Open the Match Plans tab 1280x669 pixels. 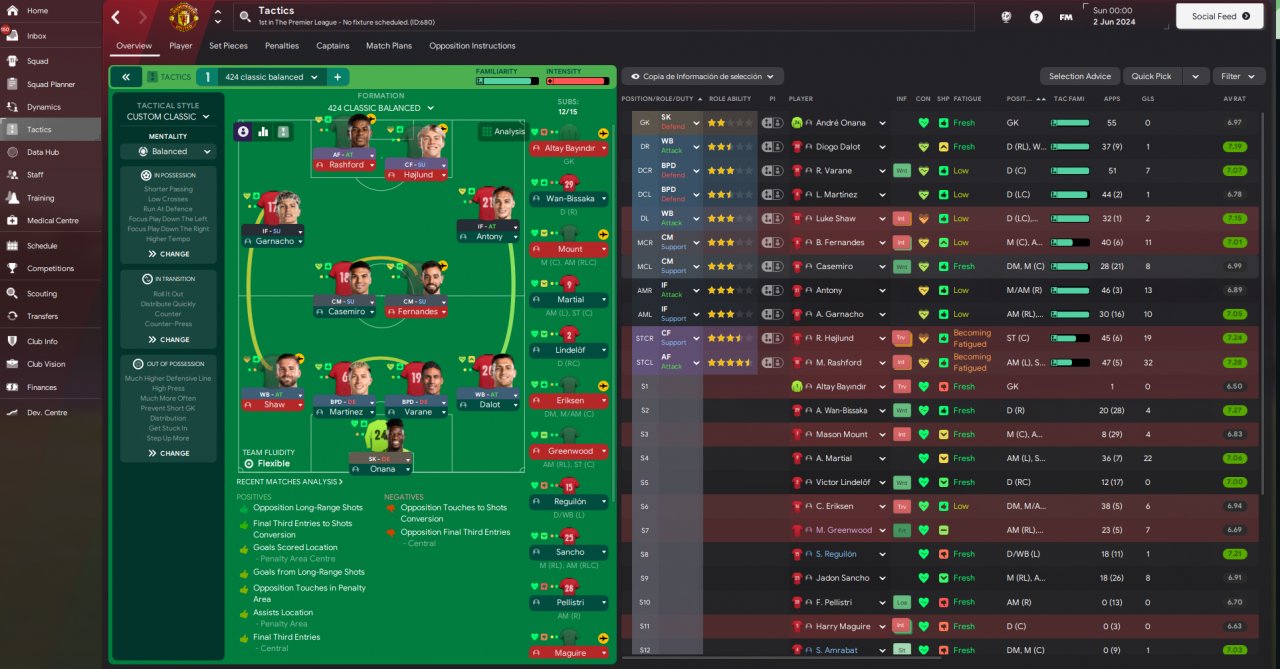(x=388, y=46)
